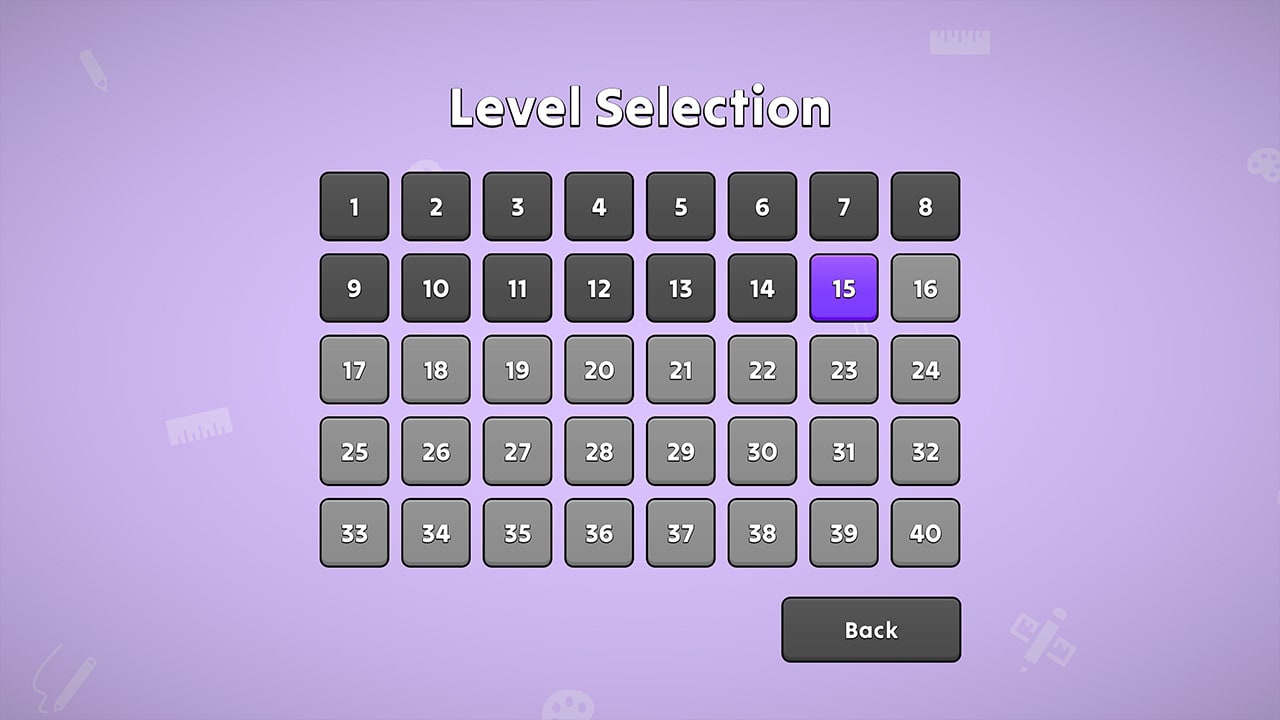
Task: Choose the final level 40
Action: point(925,533)
